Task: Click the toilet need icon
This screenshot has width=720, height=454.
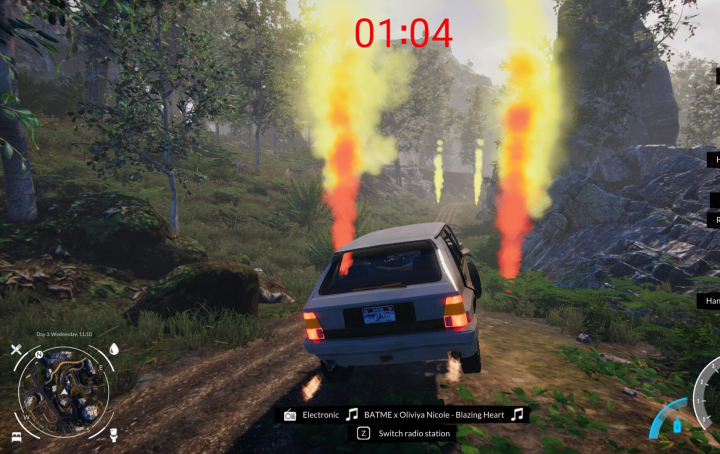Action: 114,436
